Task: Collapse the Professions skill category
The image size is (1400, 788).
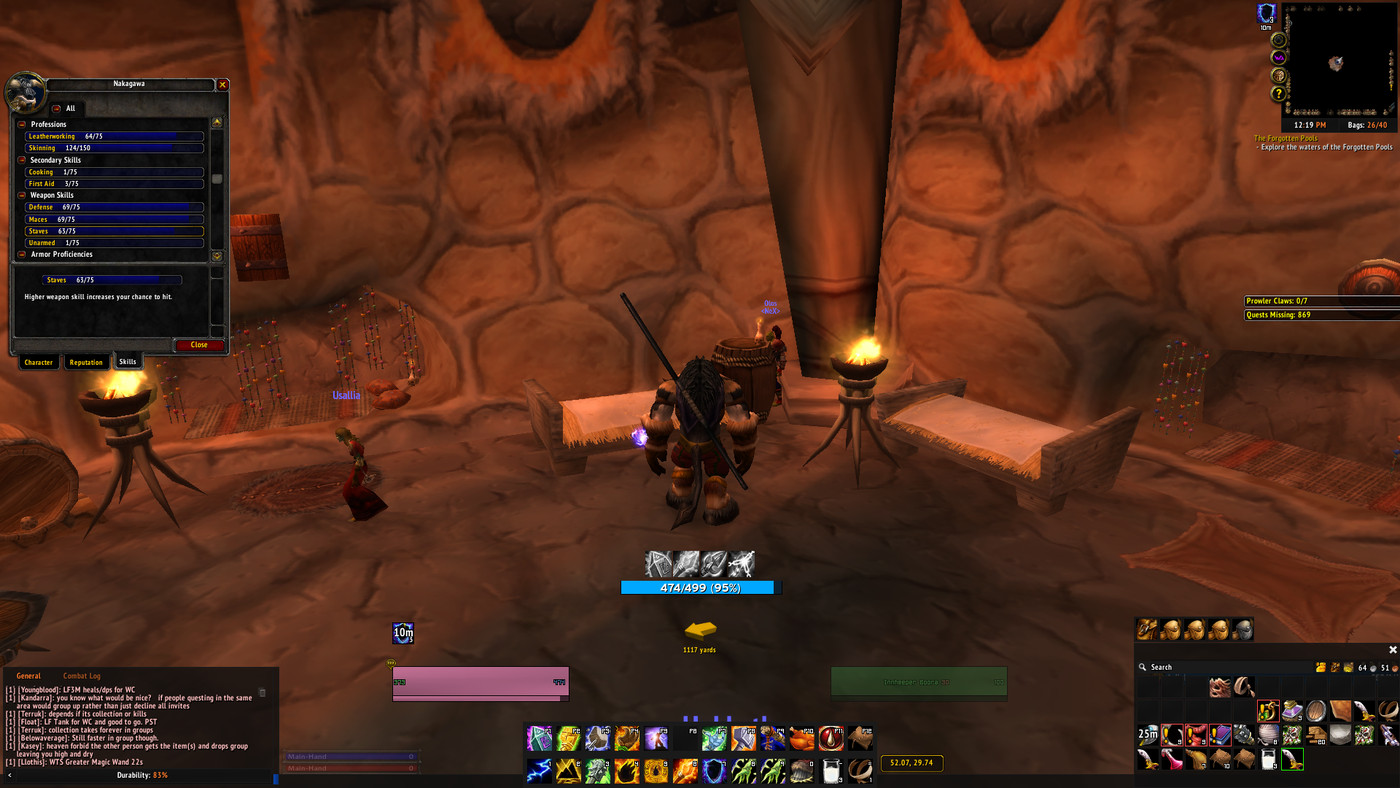Action: point(22,125)
